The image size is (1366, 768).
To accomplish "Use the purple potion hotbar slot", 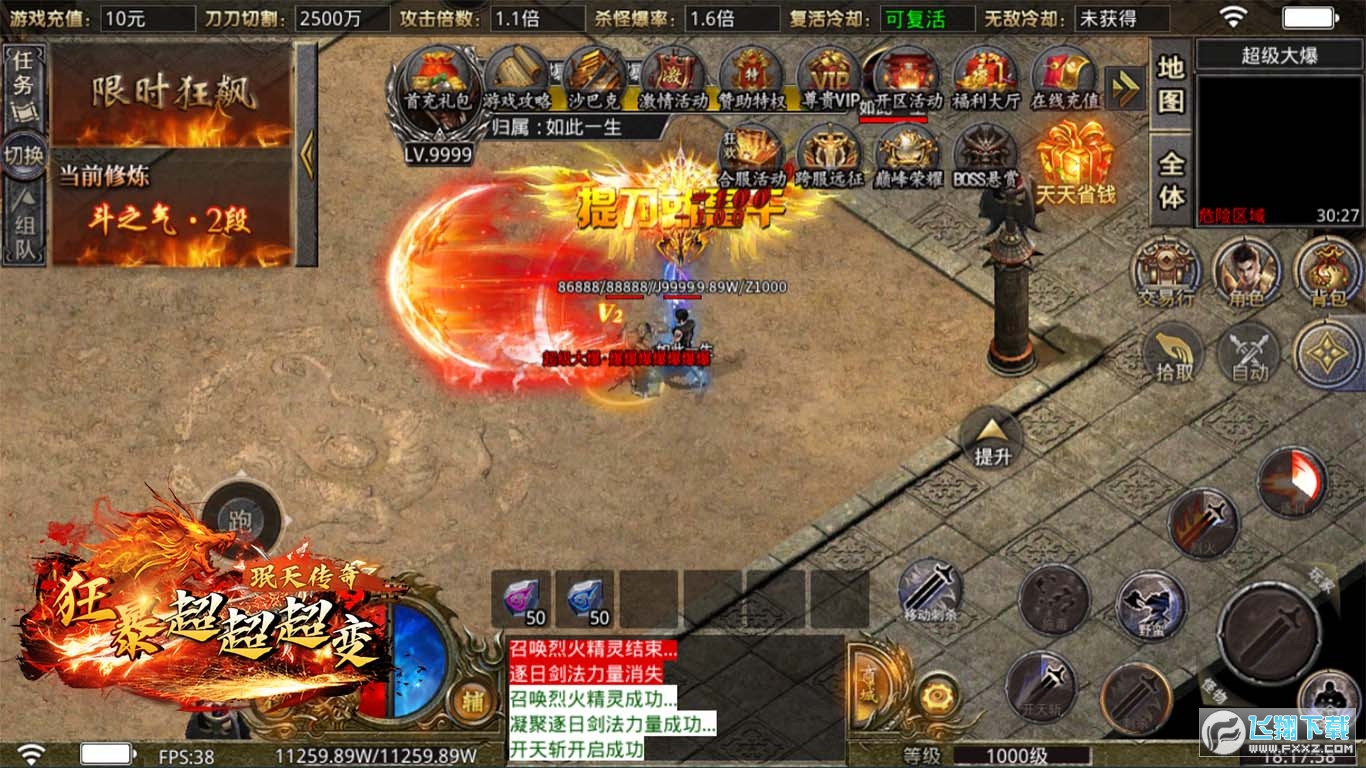I will click(520, 599).
